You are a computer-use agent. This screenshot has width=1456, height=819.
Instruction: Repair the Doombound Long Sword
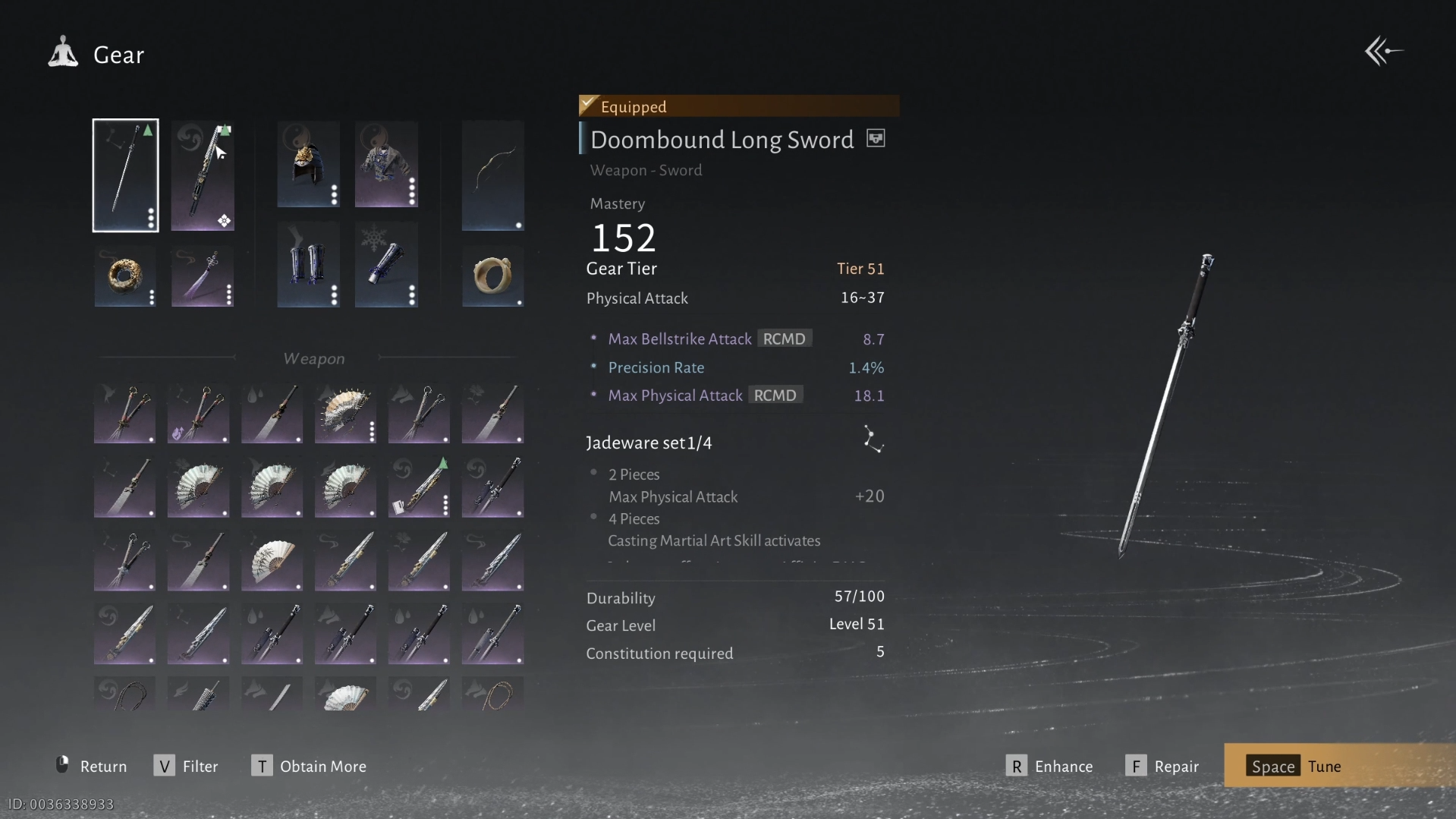[1162, 766]
